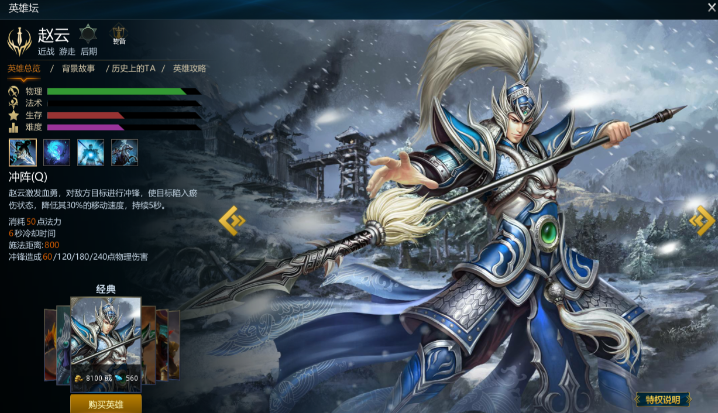Choose the glowing blue warrior skill icon
Screen dimensions: 718x413
tap(91, 152)
